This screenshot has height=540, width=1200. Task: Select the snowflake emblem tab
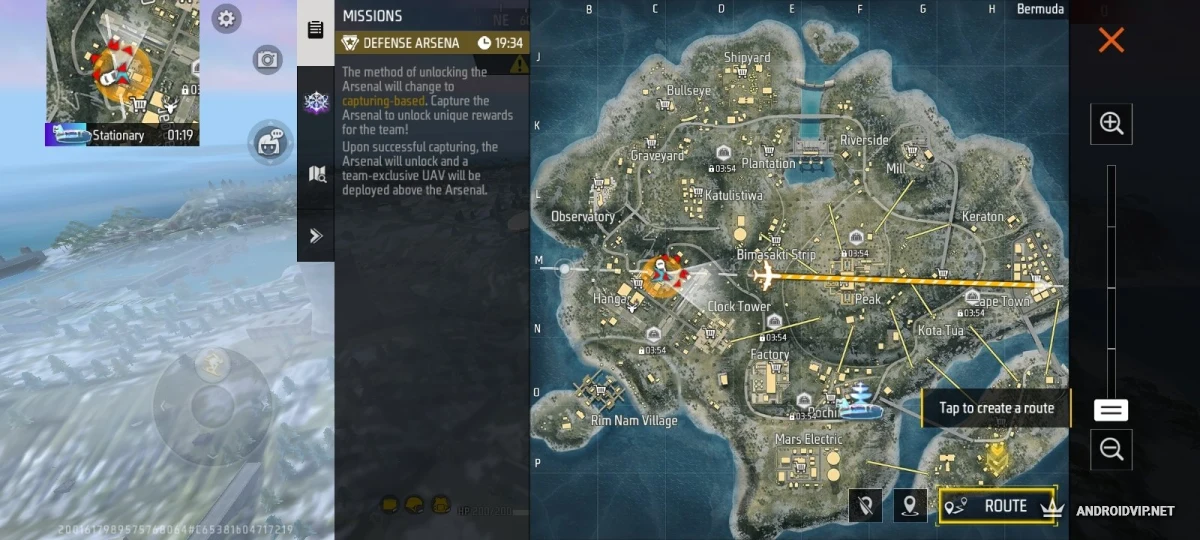point(316,102)
